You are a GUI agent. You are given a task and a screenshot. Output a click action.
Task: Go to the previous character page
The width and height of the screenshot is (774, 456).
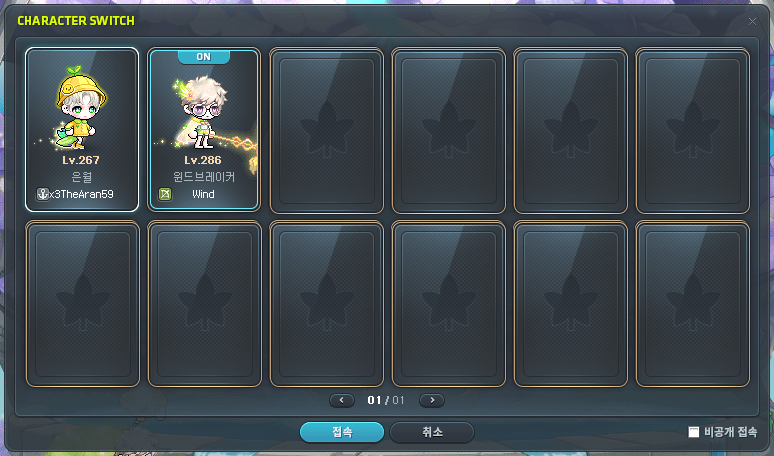coord(342,400)
